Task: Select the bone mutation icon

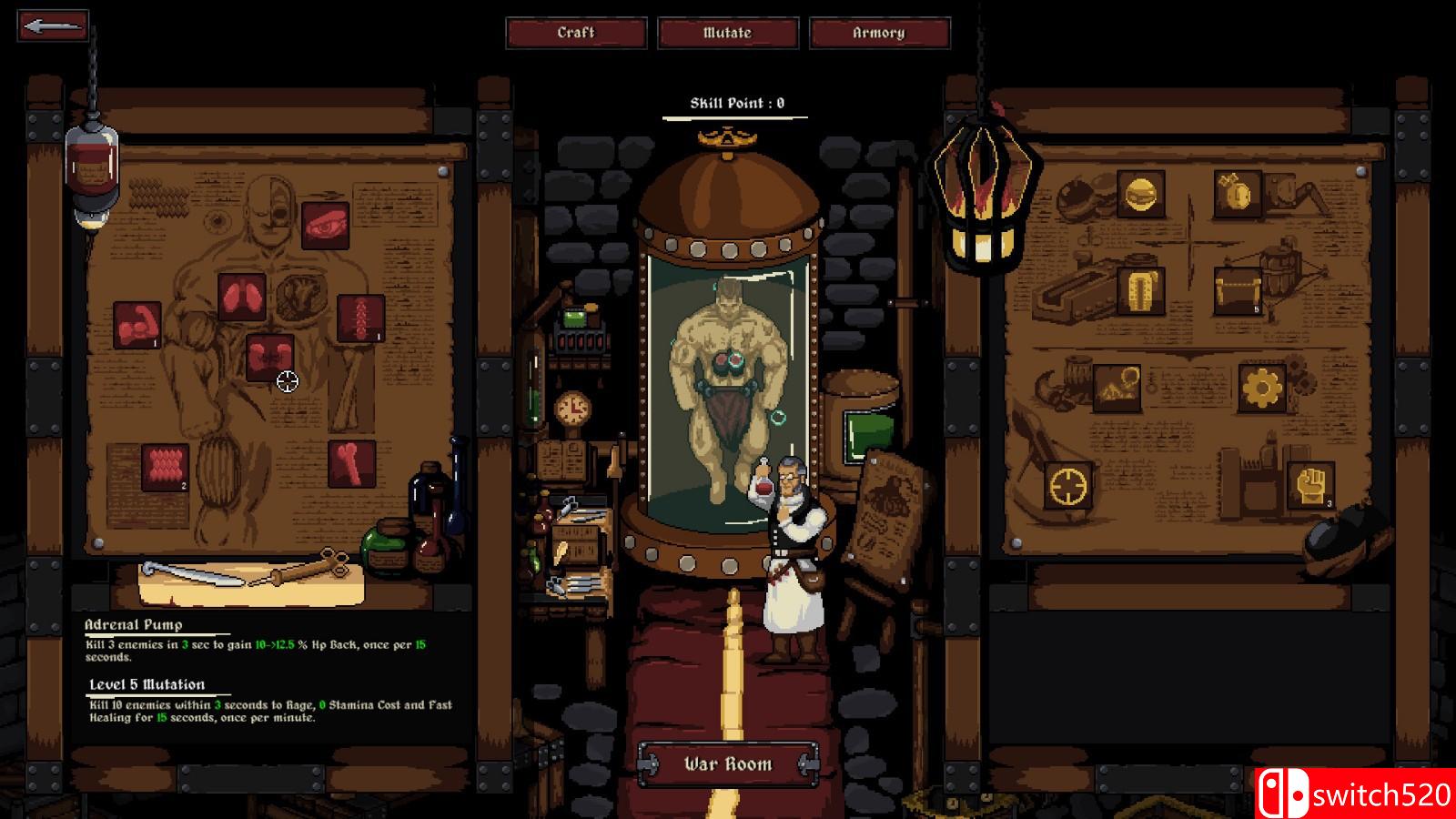Action: tap(352, 464)
